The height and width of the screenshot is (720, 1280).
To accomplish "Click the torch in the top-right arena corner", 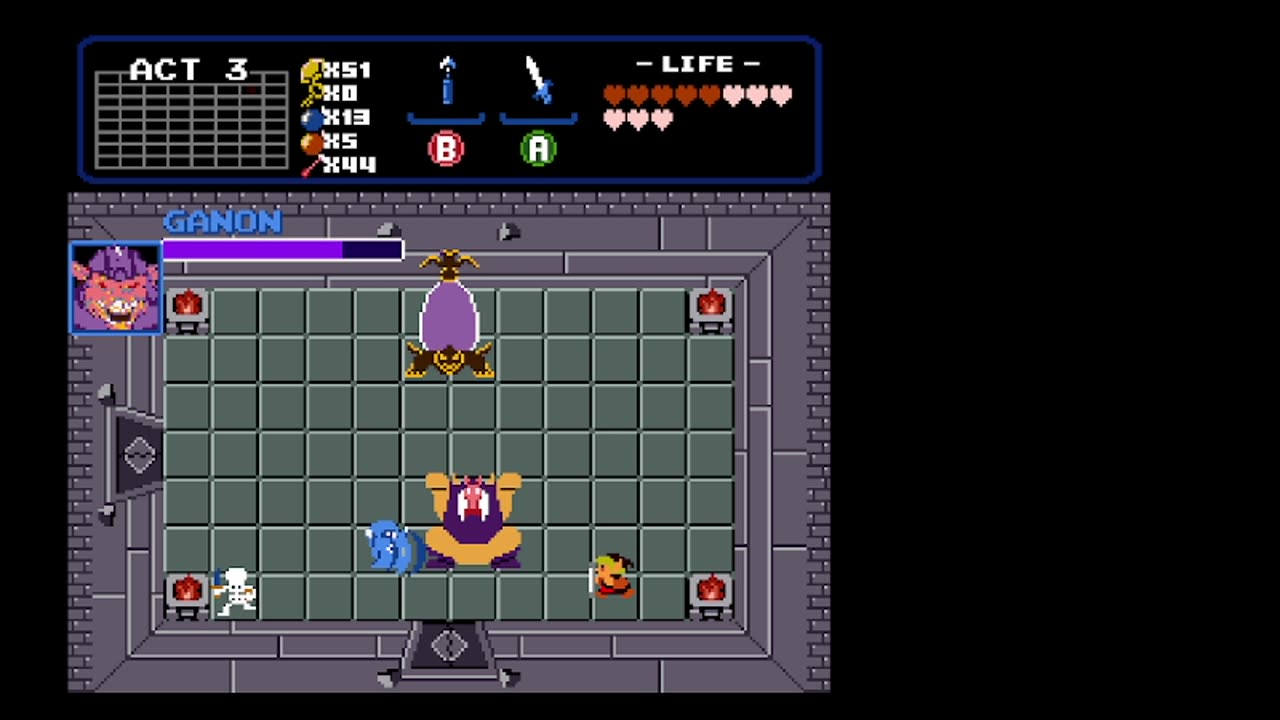I will [x=711, y=305].
